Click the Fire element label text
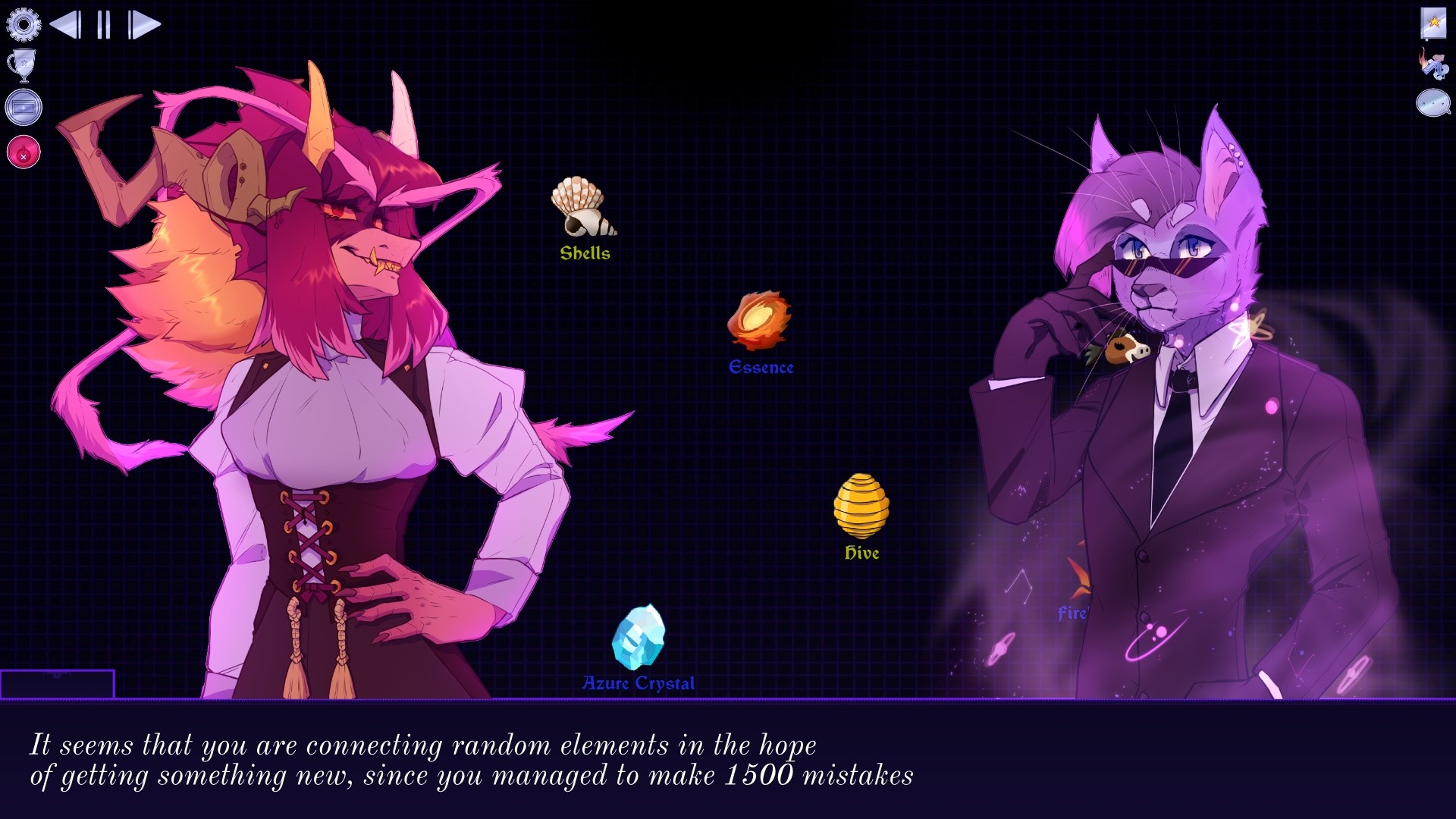1456x819 pixels. pyautogui.click(x=1072, y=616)
